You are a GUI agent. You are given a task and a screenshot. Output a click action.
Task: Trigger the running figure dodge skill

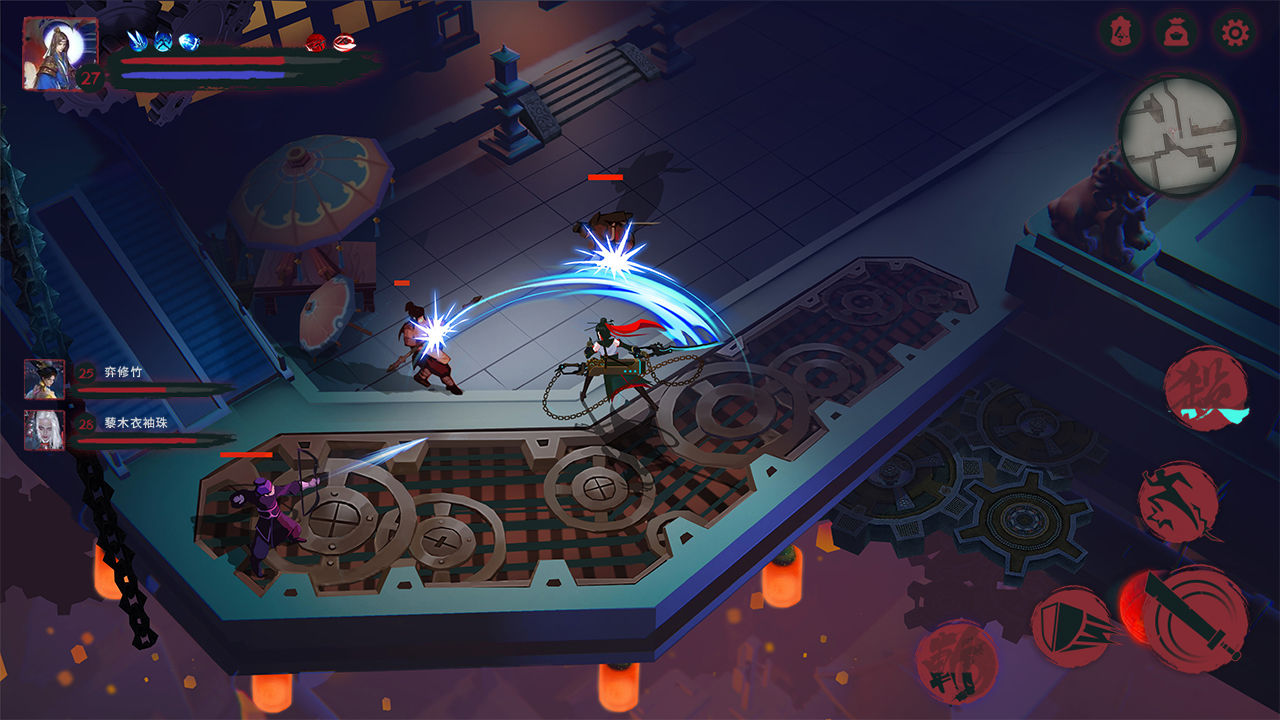(1179, 502)
